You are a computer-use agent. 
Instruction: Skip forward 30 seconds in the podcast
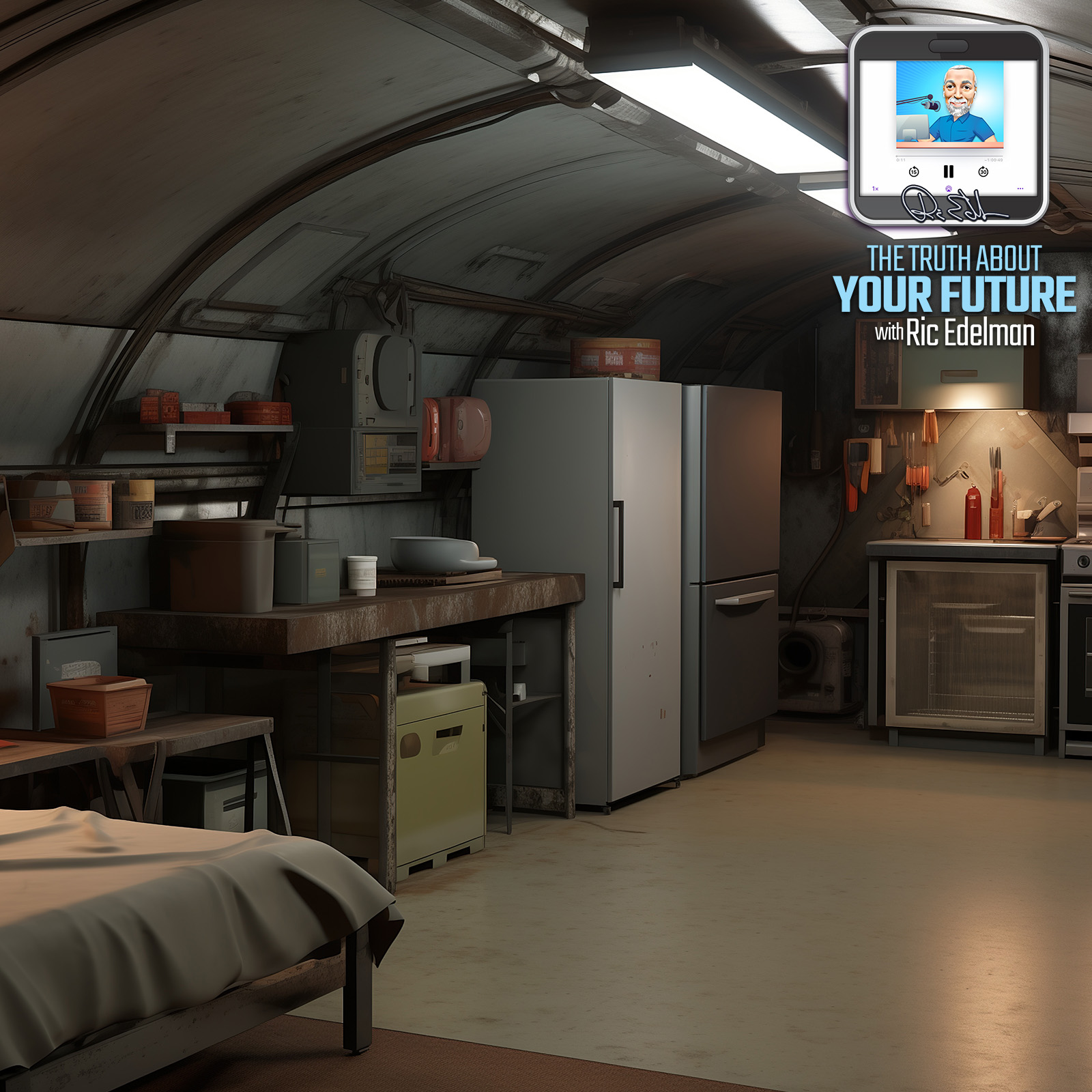983,171
